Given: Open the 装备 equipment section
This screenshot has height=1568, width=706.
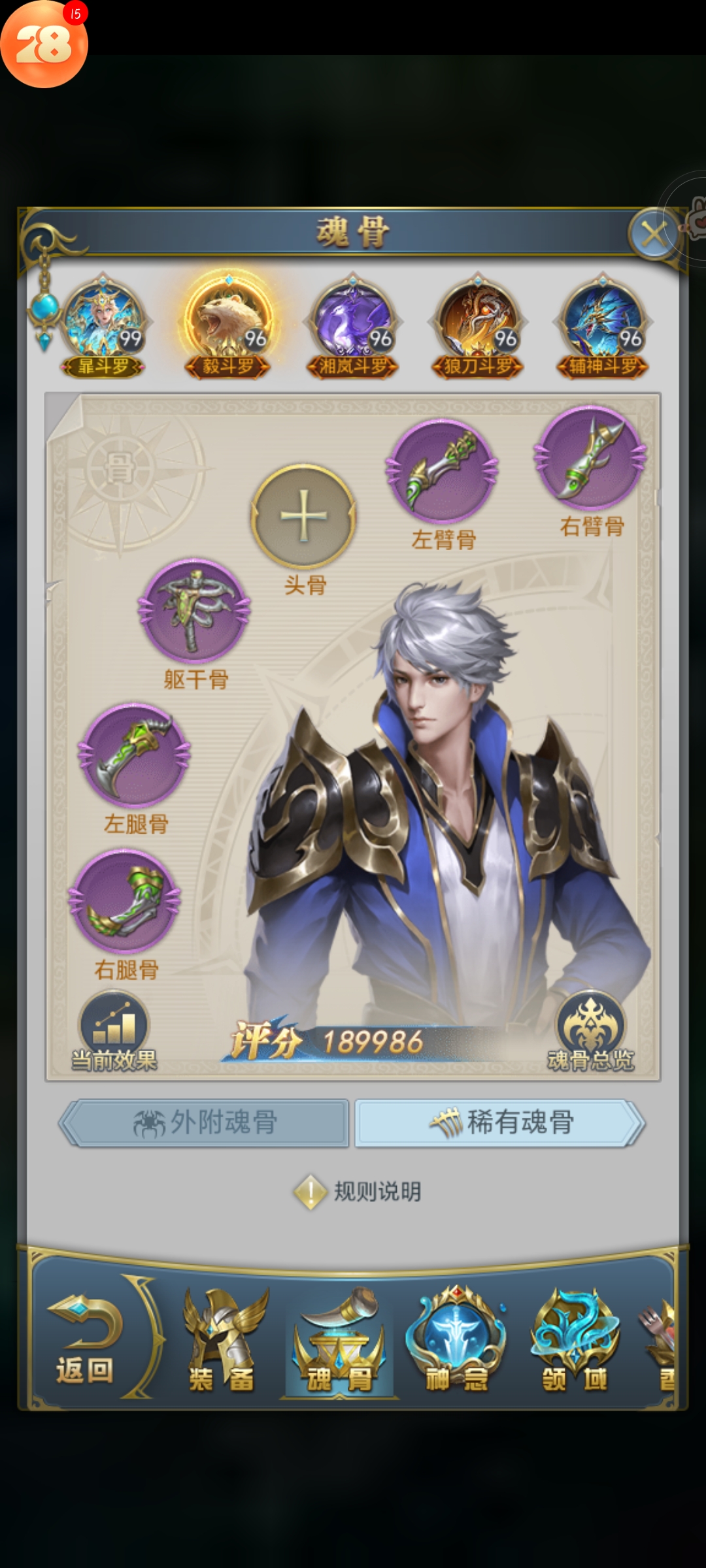Looking at the screenshot, I should pyautogui.click(x=222, y=1341).
